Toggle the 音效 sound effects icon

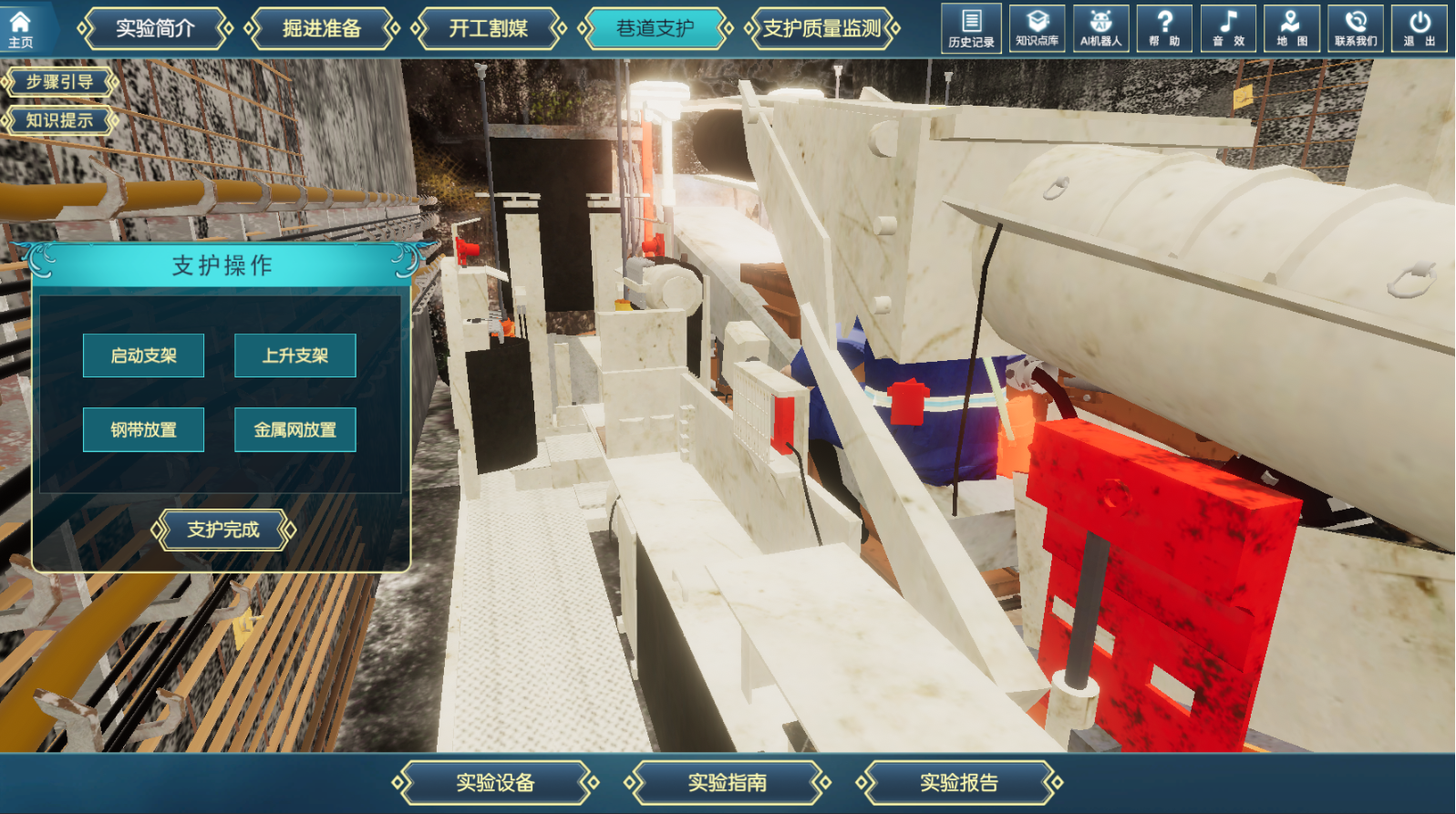pyautogui.click(x=1228, y=28)
